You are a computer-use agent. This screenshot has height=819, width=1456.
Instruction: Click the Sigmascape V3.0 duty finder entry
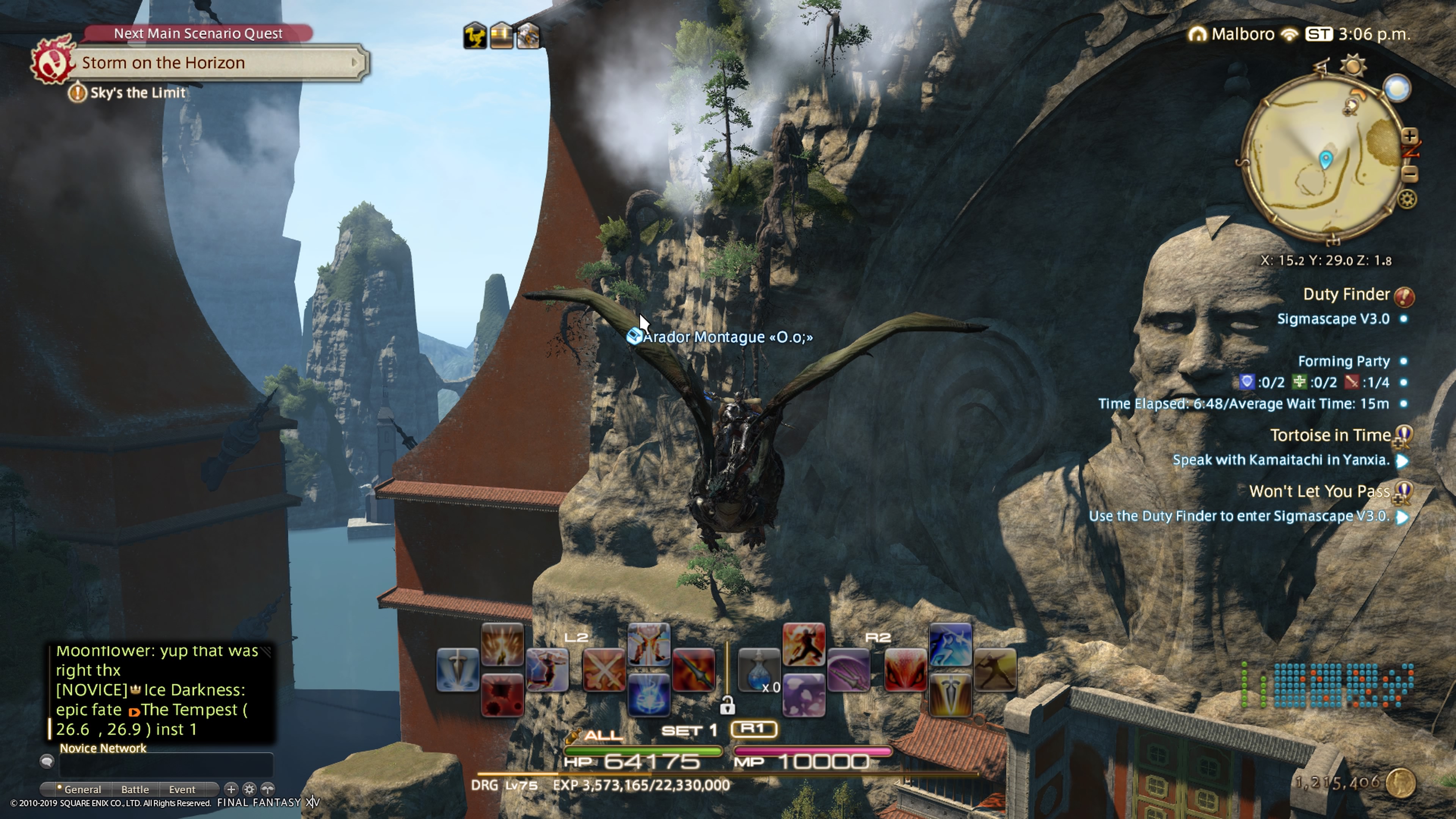1333,319
